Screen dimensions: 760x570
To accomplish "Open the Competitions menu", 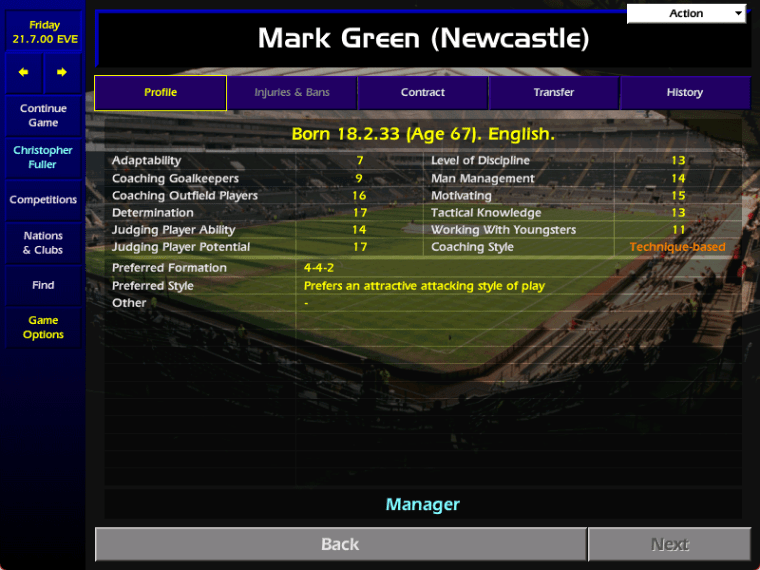I will pyautogui.click(x=43, y=200).
